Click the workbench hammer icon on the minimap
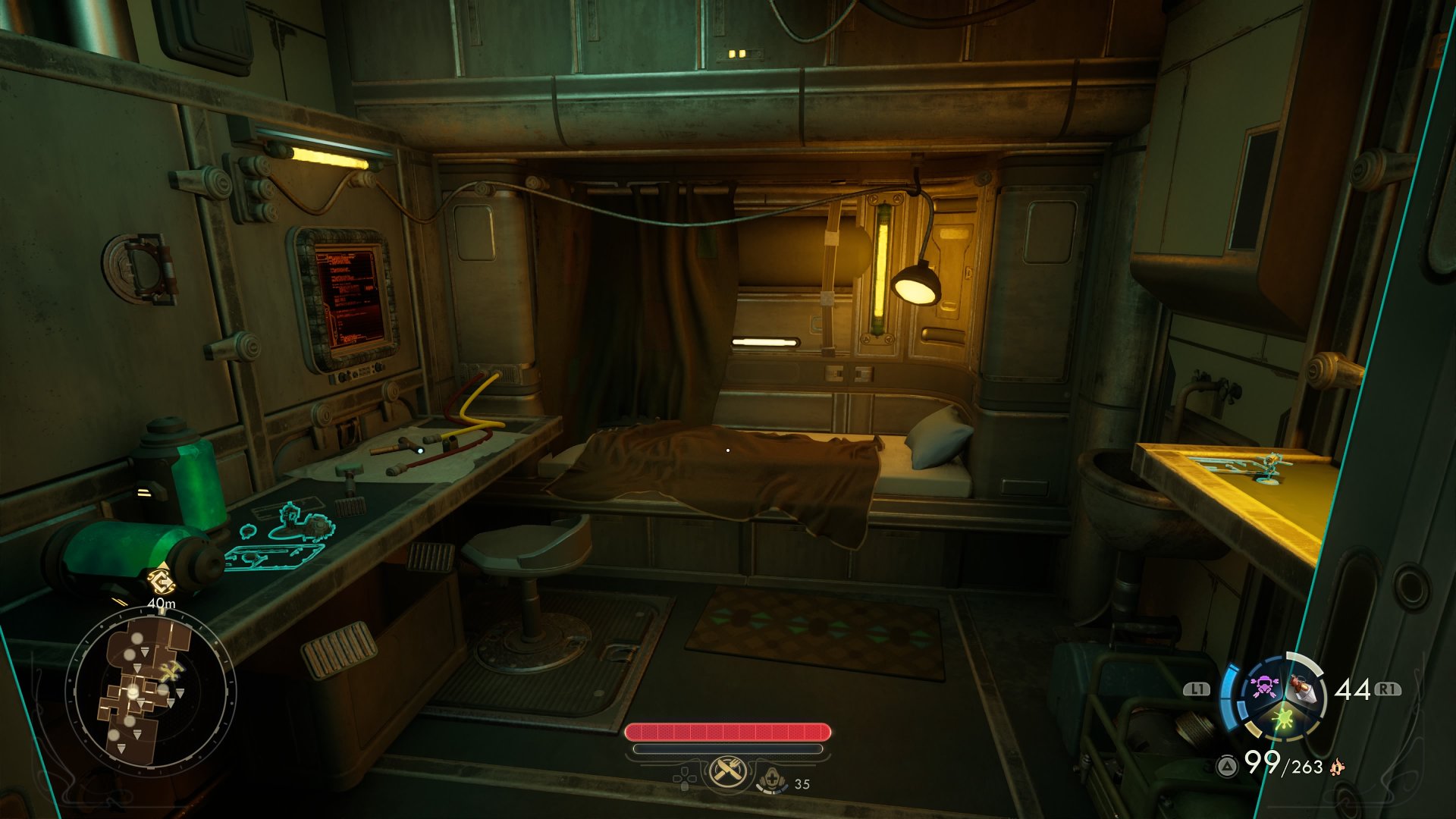This screenshot has height=819, width=1456. click(x=171, y=670)
